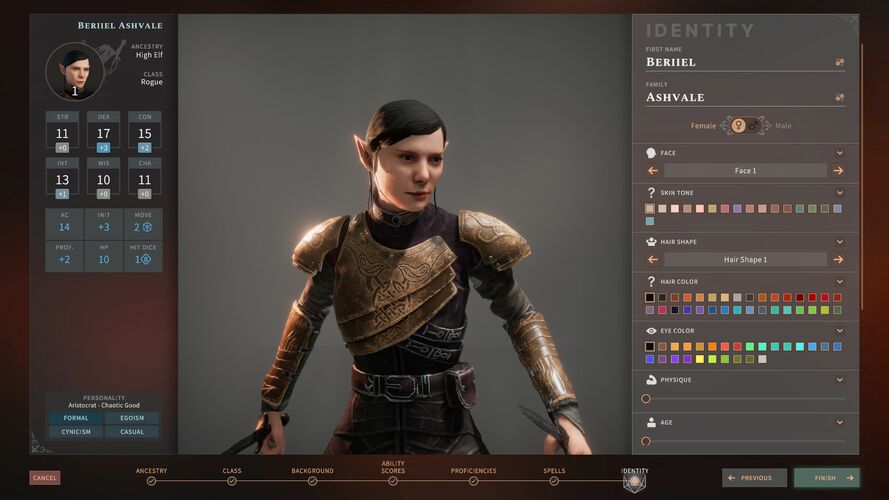Select the next face option
889x500 pixels.
point(838,171)
